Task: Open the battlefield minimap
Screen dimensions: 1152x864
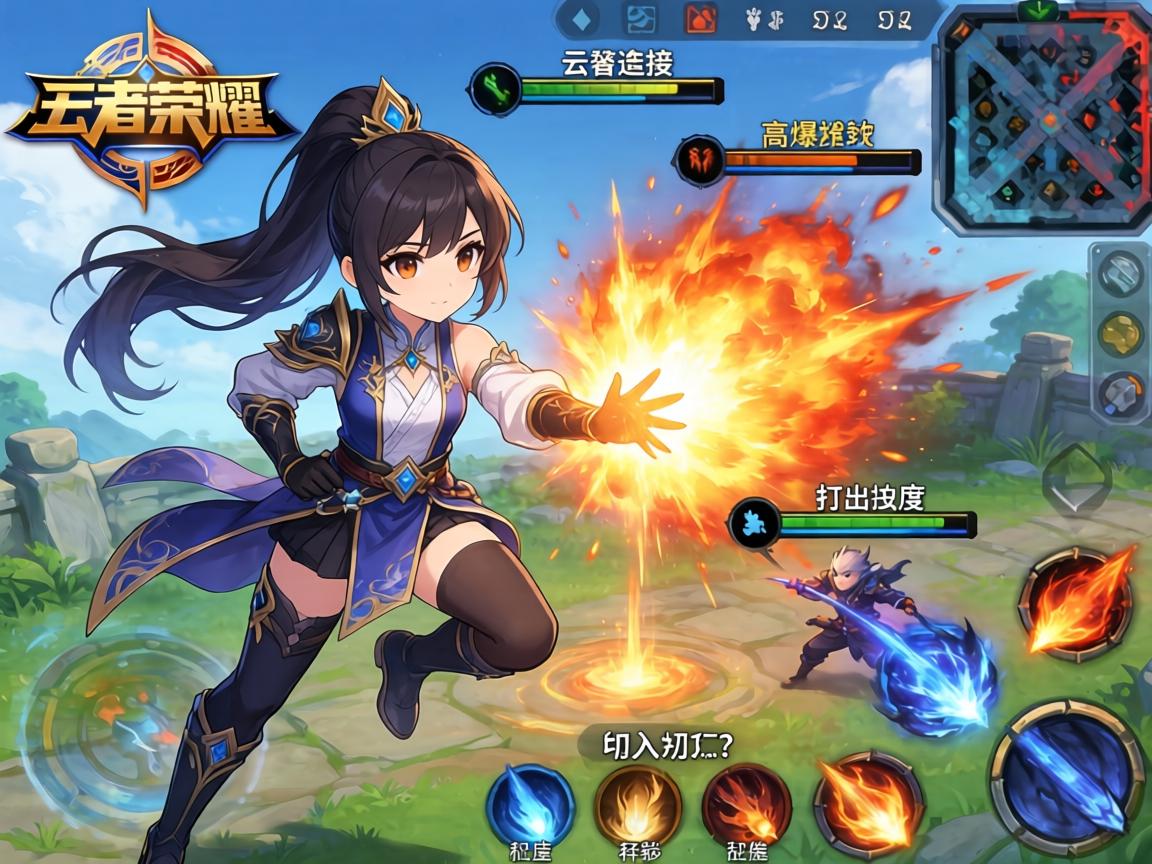Action: (1045, 118)
